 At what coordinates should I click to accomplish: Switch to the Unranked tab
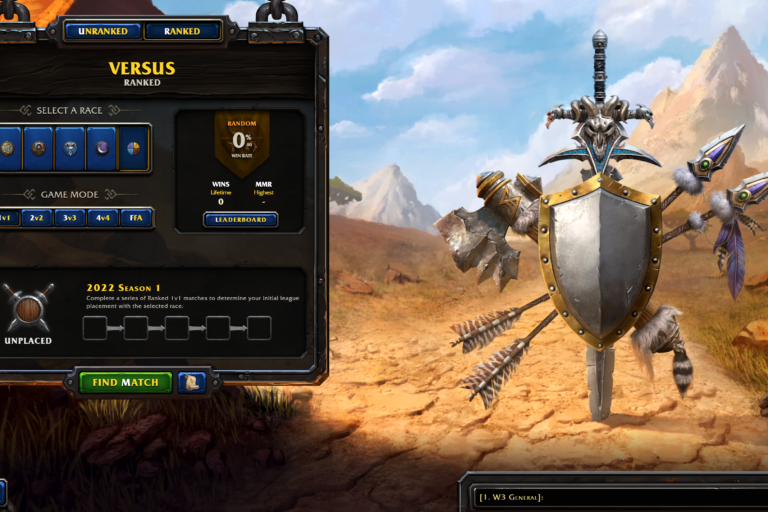click(103, 31)
